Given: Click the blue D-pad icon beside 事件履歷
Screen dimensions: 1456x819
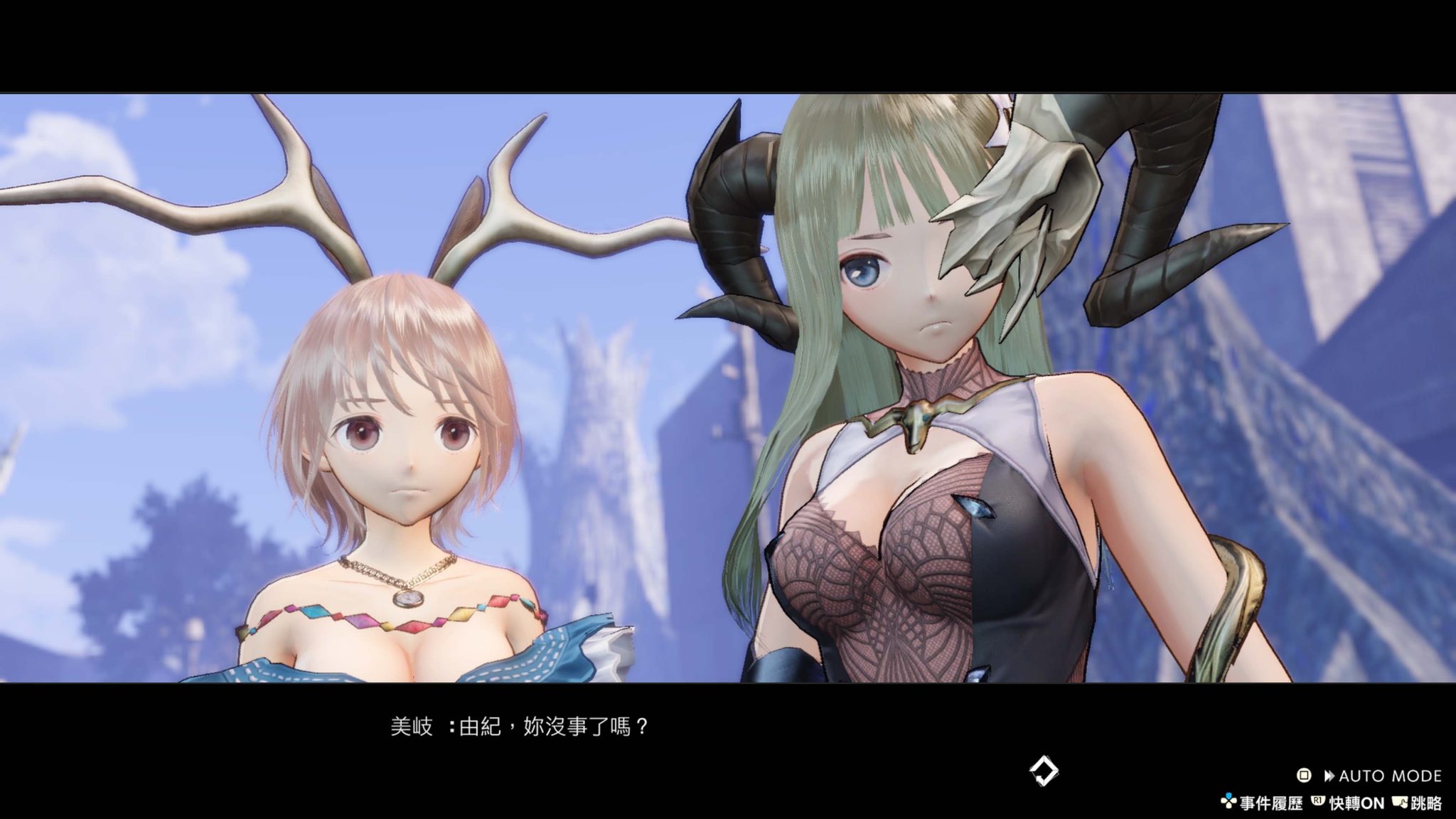Looking at the screenshot, I should point(1228,802).
